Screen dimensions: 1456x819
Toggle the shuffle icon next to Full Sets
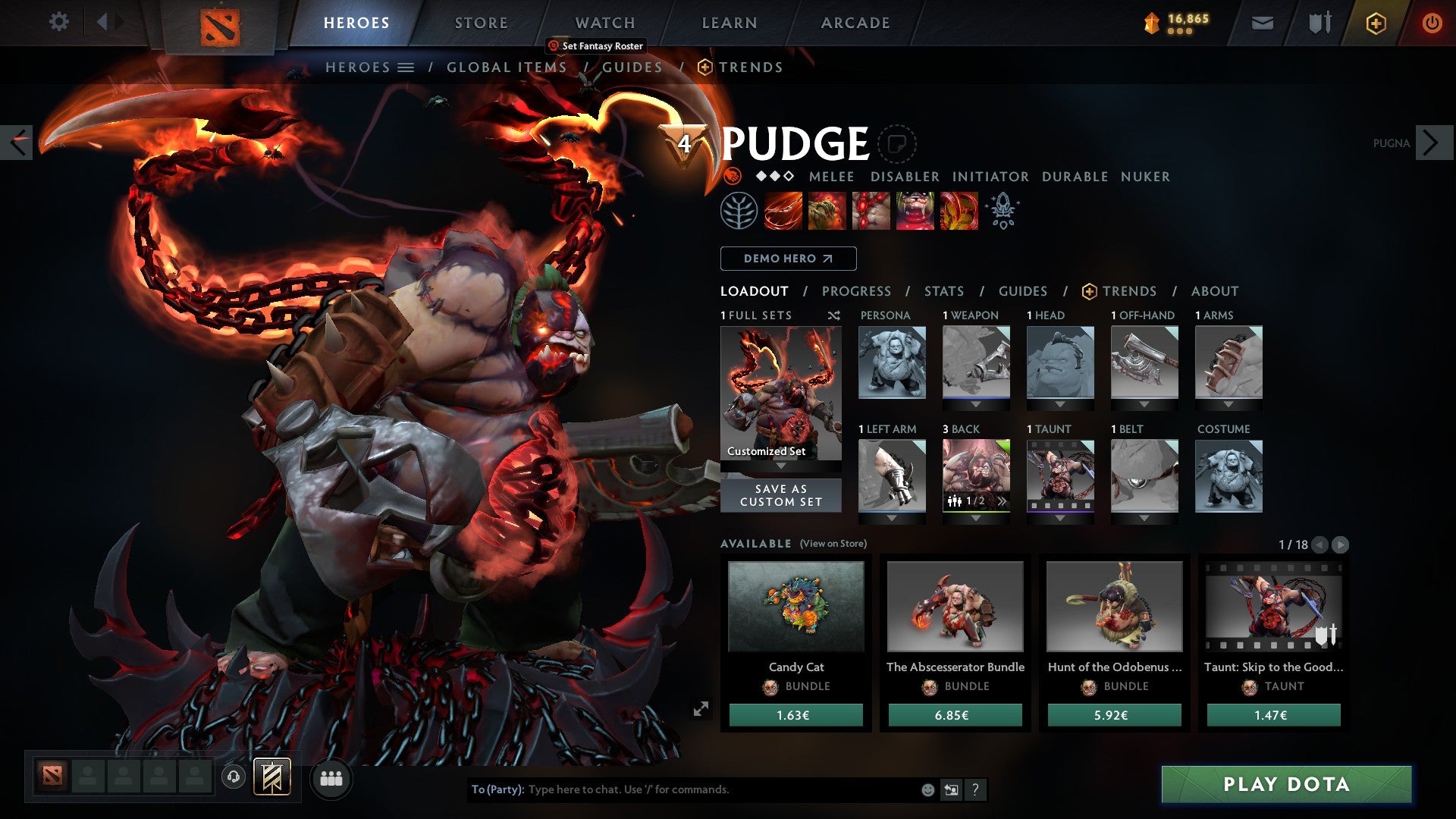(834, 315)
